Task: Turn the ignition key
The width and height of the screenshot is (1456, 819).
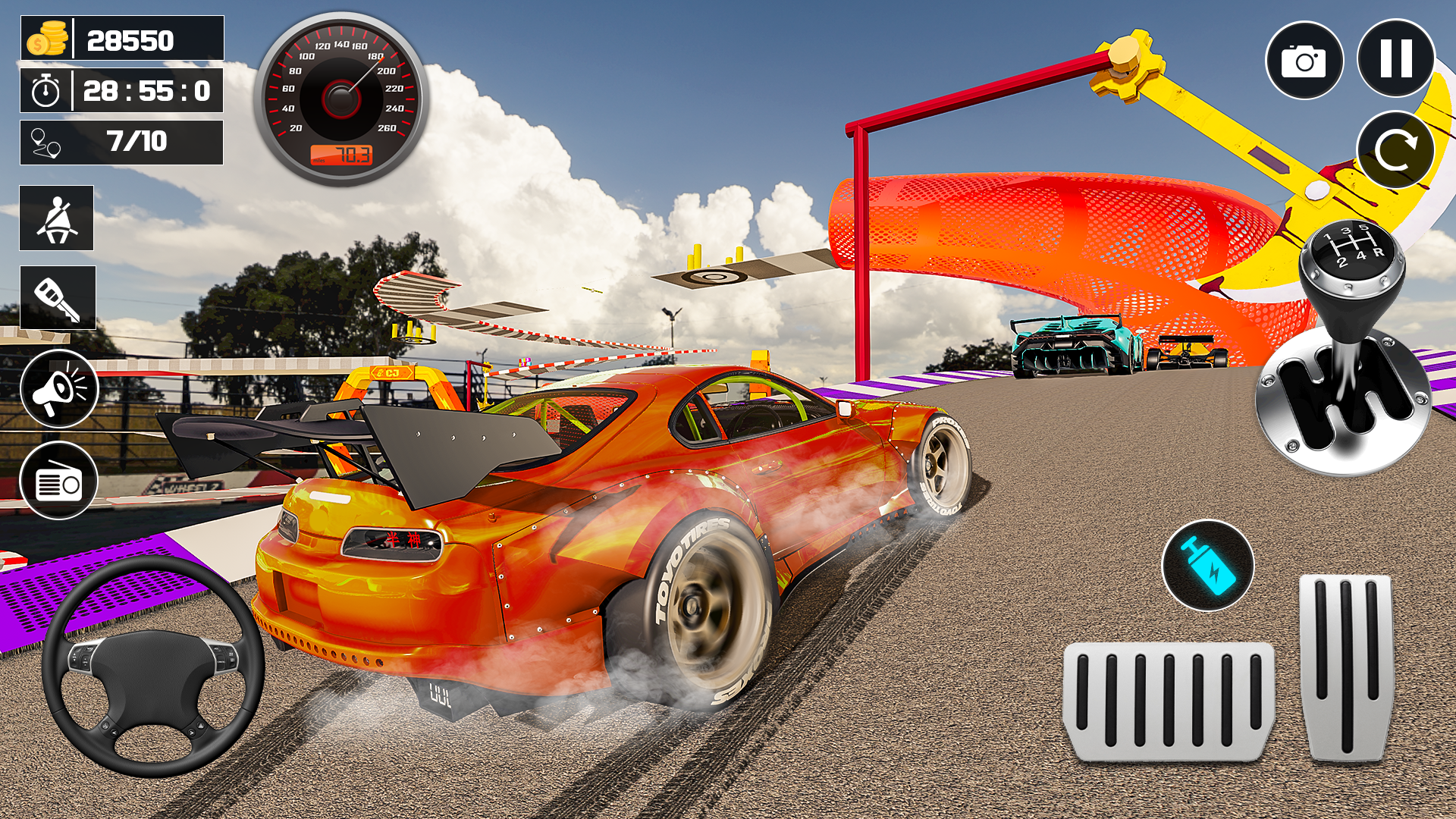Action: 57,297
